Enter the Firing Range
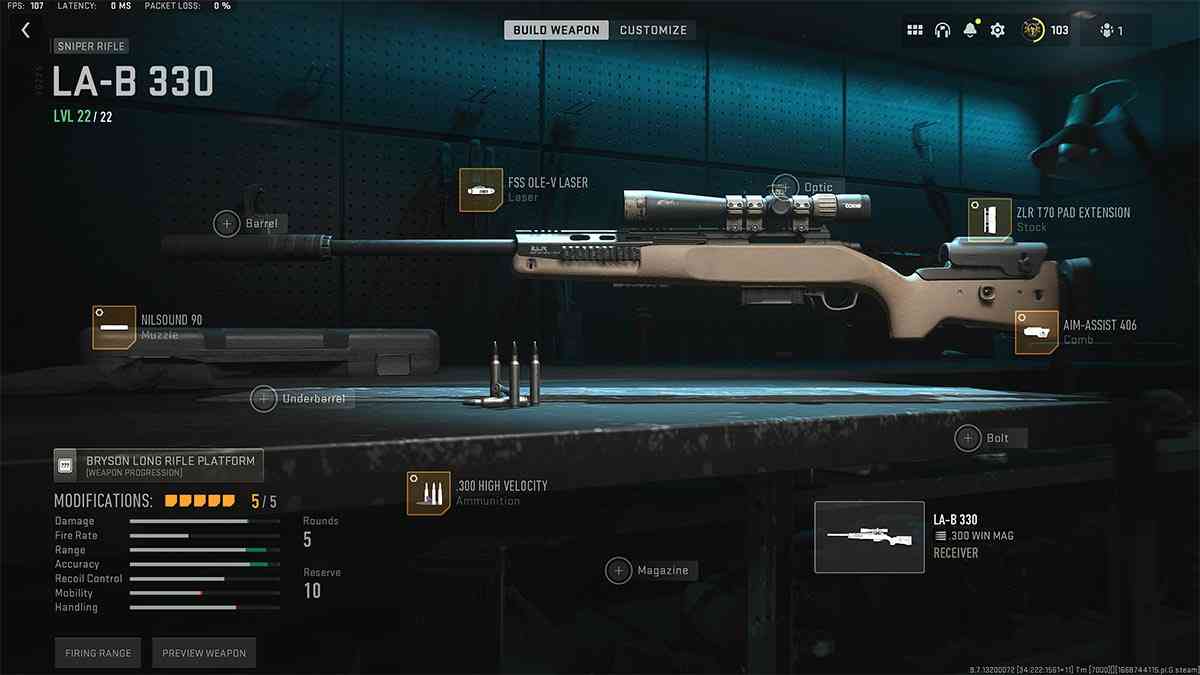This screenshot has height=675, width=1200. (98, 653)
